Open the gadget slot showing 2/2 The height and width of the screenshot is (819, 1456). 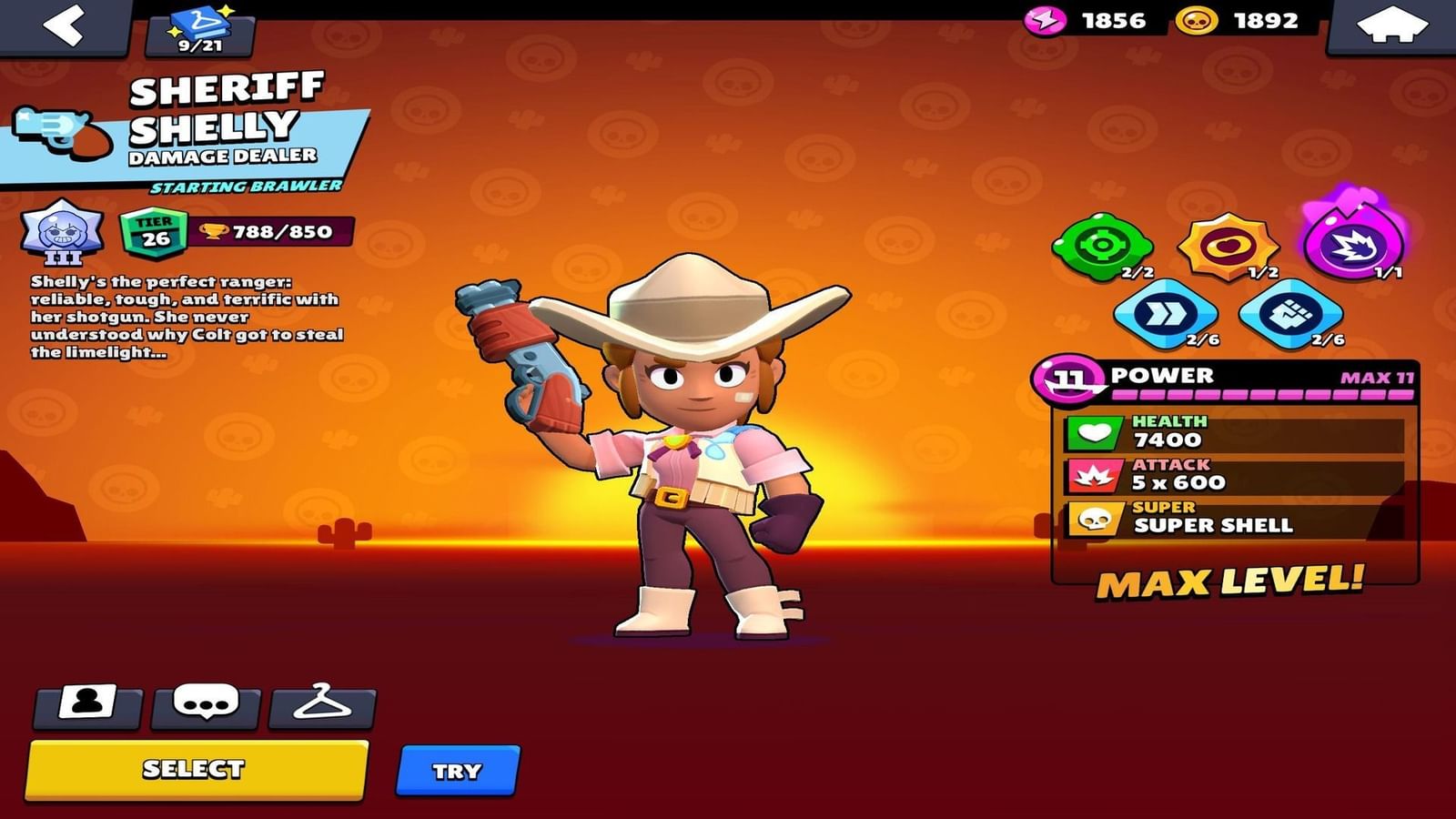(1104, 241)
